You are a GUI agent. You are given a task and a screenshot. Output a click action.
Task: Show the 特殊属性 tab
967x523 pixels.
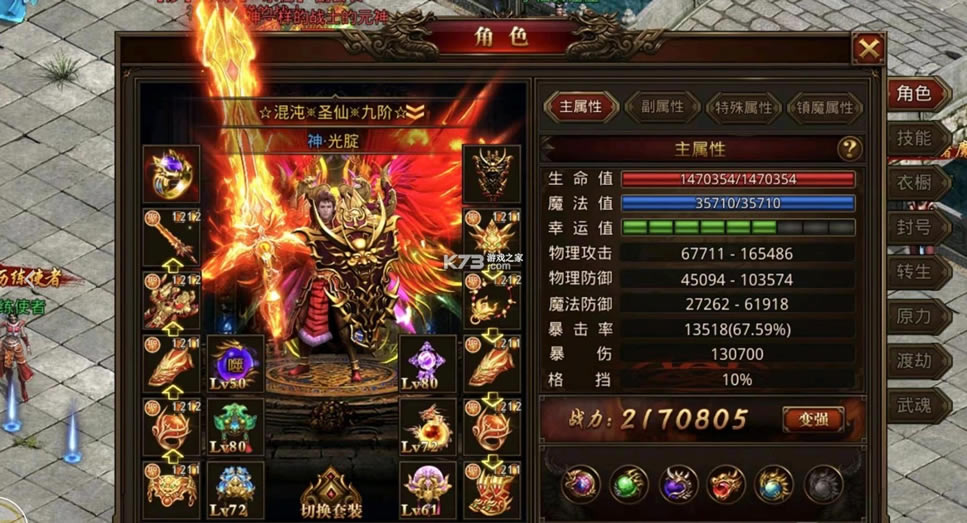click(x=743, y=107)
